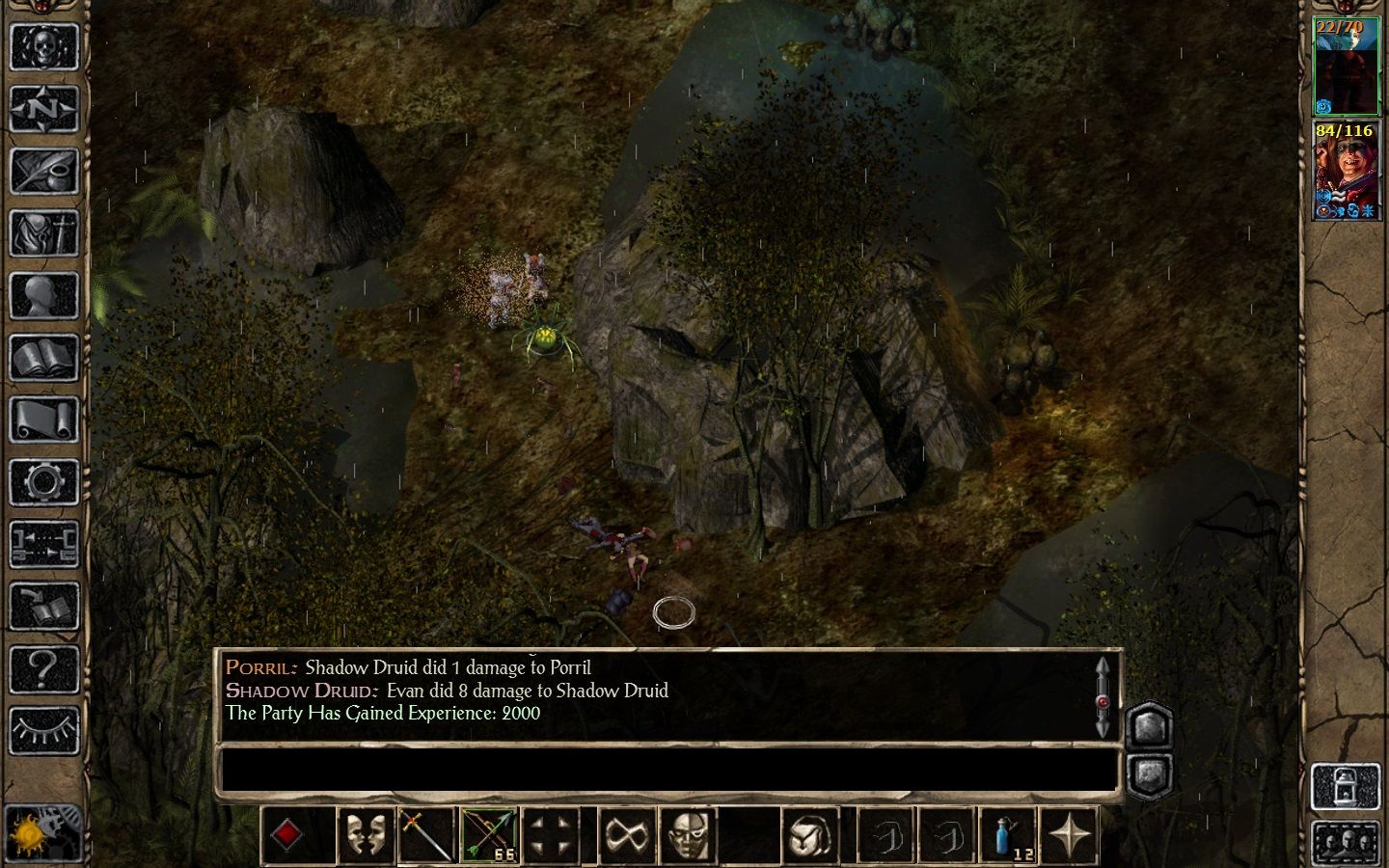This screenshot has width=1389, height=868.
Task: Toggle party AI with the lock button
Action: coord(1347,783)
